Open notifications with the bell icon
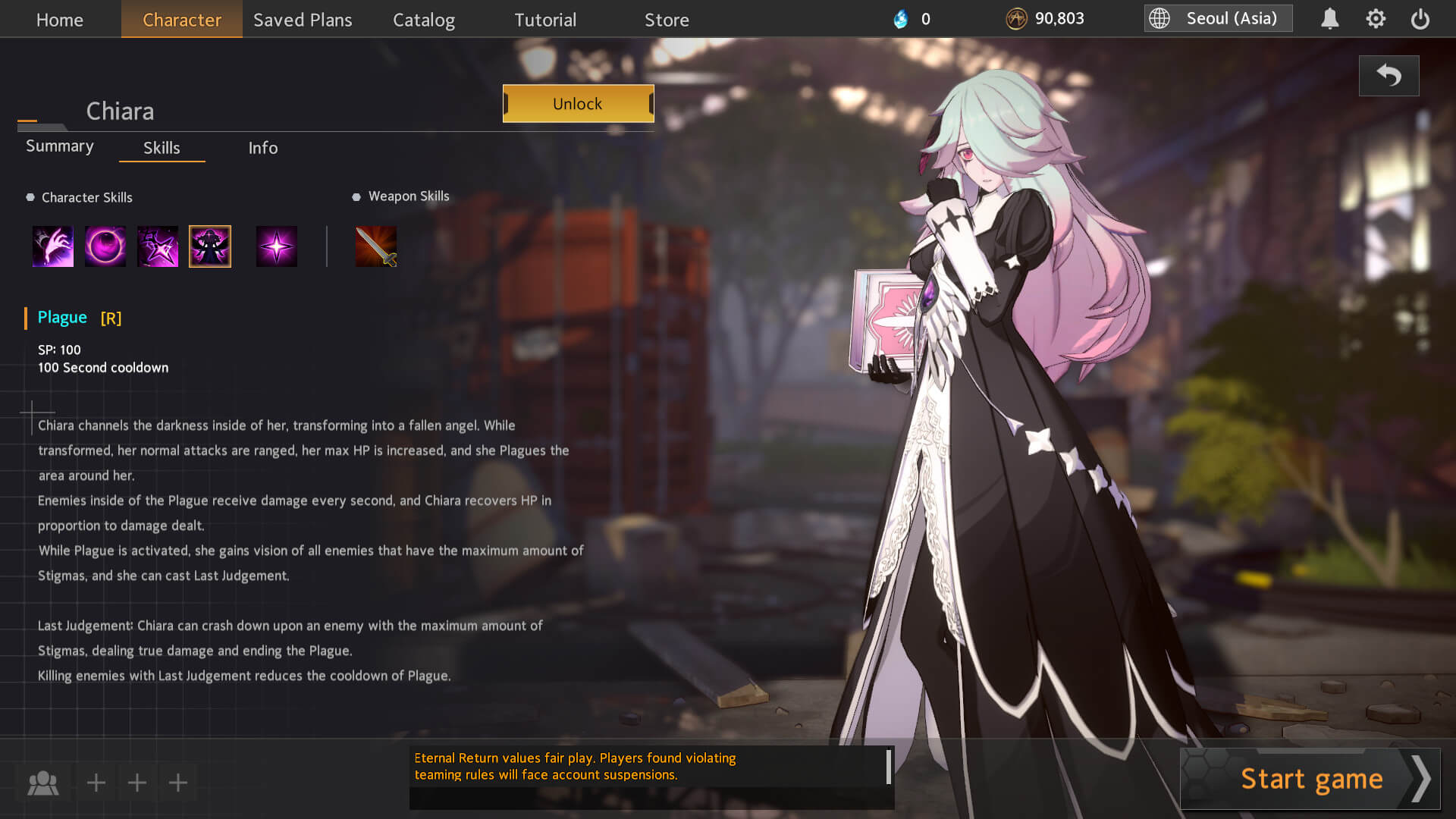1456x819 pixels. tap(1330, 19)
